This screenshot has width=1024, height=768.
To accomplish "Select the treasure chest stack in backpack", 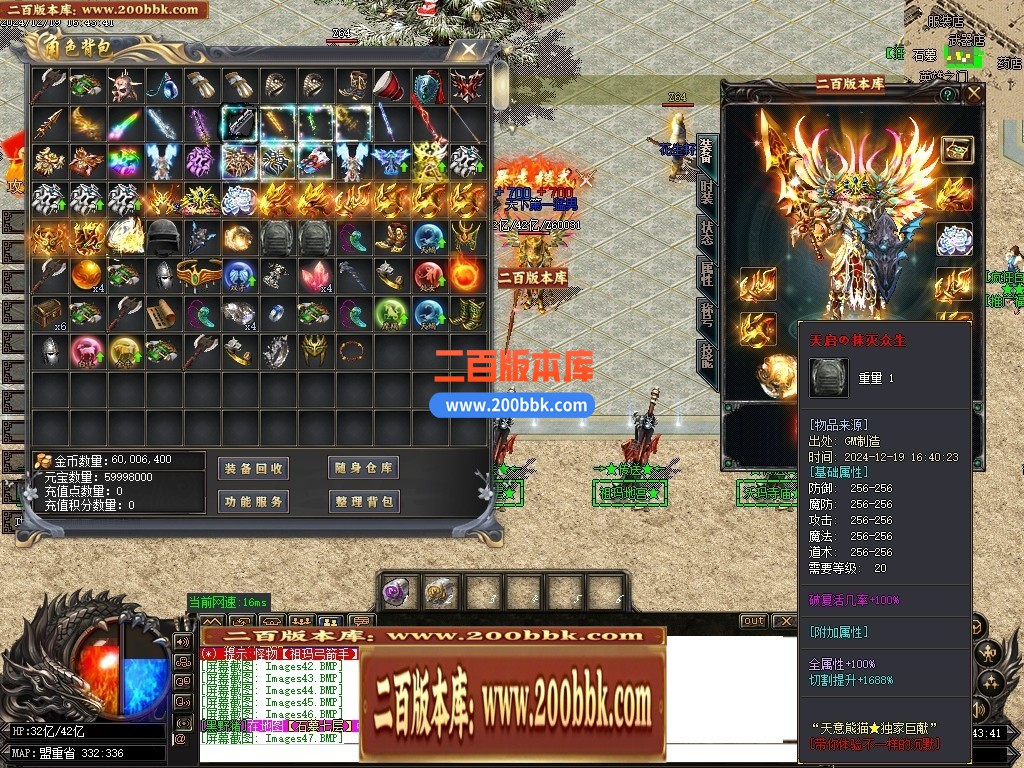I will pyautogui.click(x=47, y=313).
